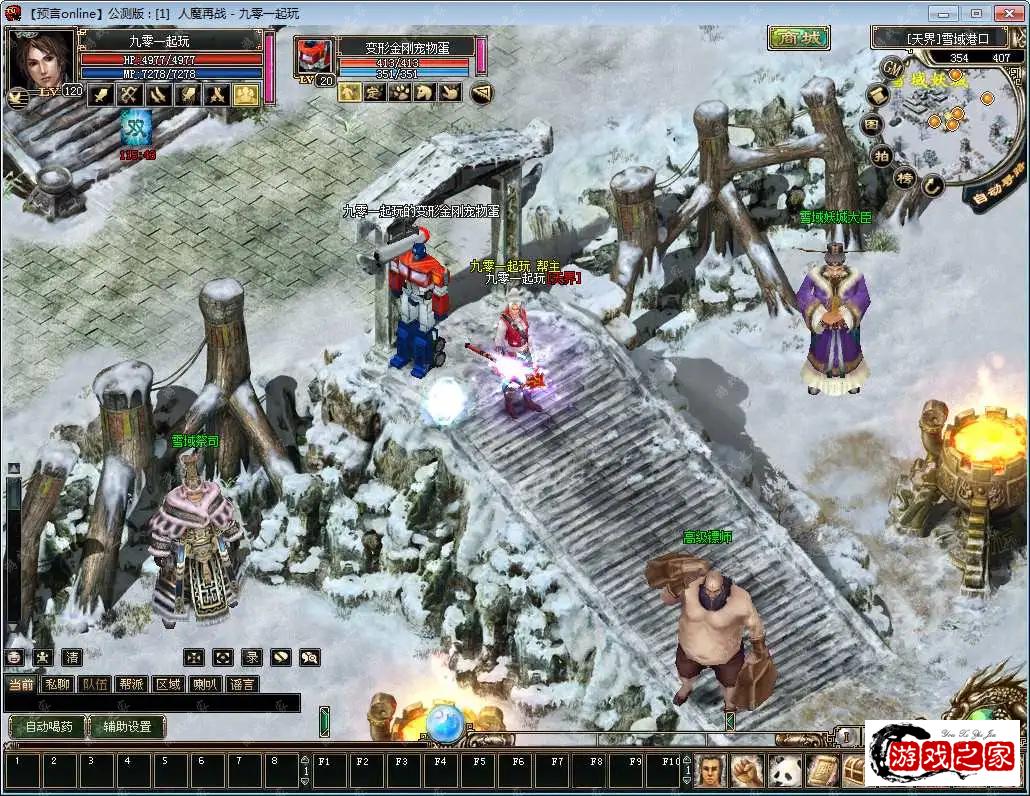Switch to the 私聊 private chat tab
Image resolution: width=1030 pixels, height=796 pixels.
coord(58,684)
